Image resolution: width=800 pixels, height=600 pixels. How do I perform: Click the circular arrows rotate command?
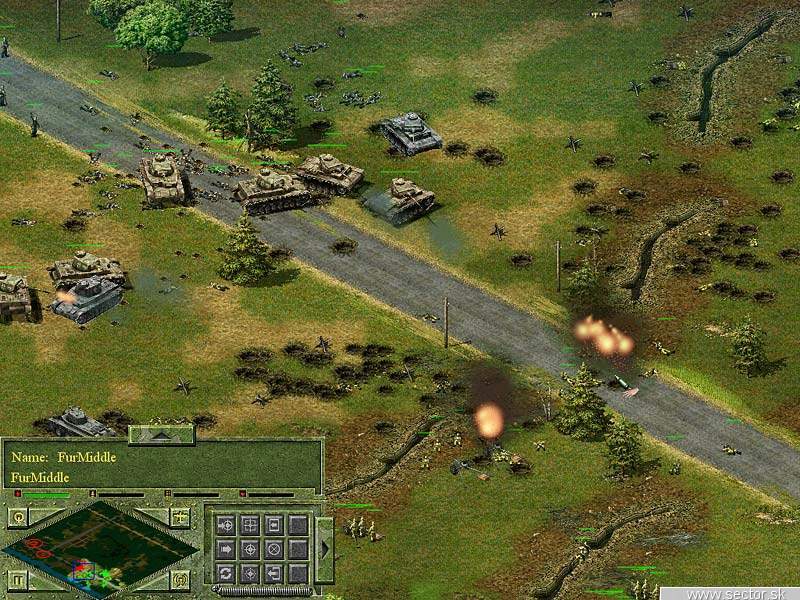225,573
